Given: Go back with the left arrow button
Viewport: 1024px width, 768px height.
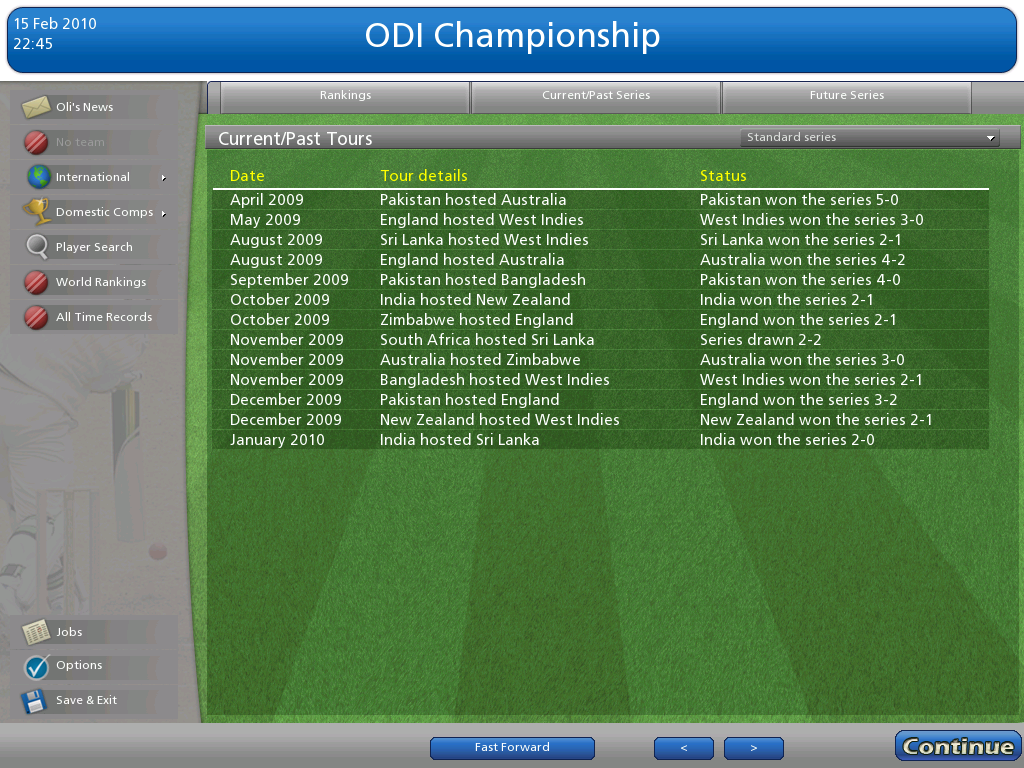Looking at the screenshot, I should [x=683, y=748].
